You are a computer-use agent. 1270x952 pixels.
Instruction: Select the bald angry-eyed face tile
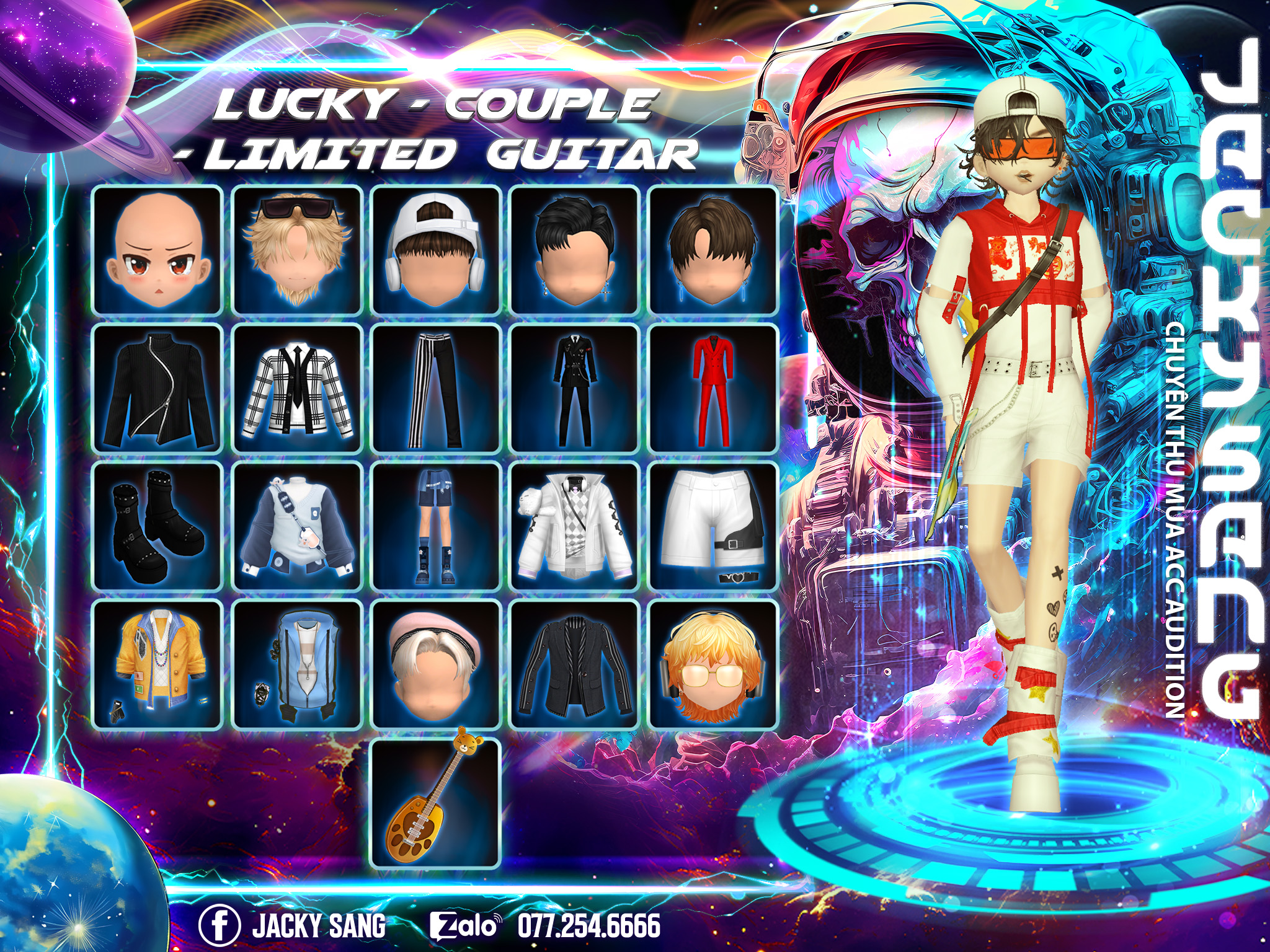[x=158, y=250]
